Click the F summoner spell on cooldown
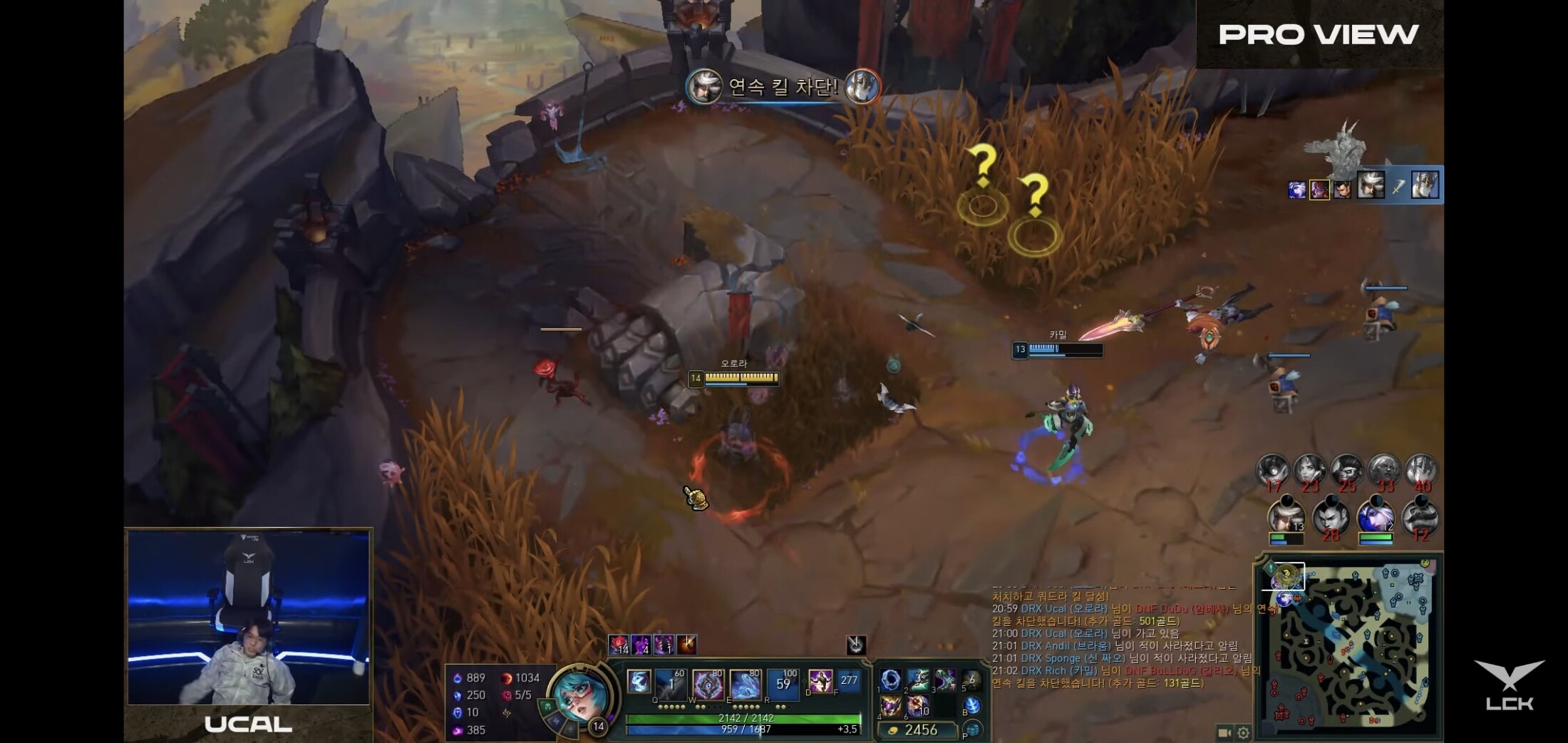 (849, 682)
